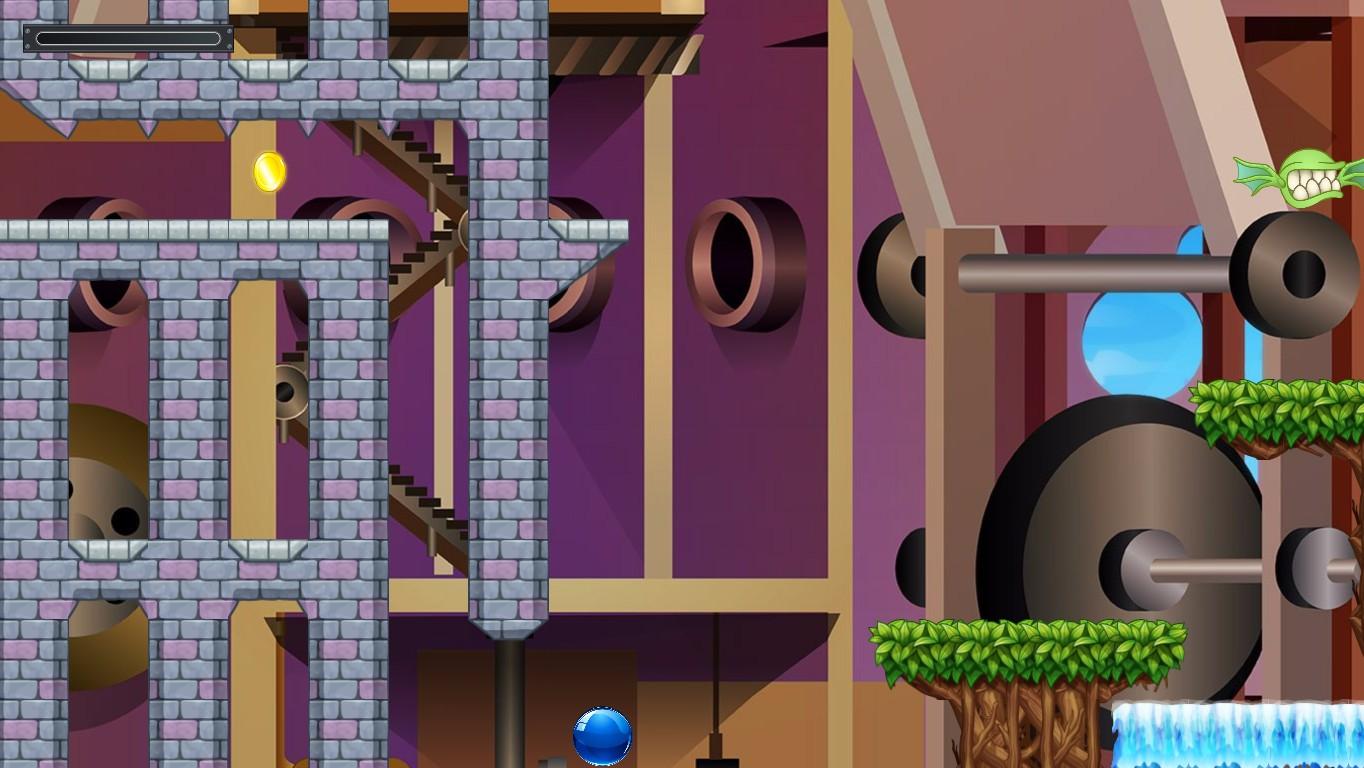Viewport: 1364px width, 768px height.
Task: Collect the gold coin near the staircase
Action: tap(268, 172)
